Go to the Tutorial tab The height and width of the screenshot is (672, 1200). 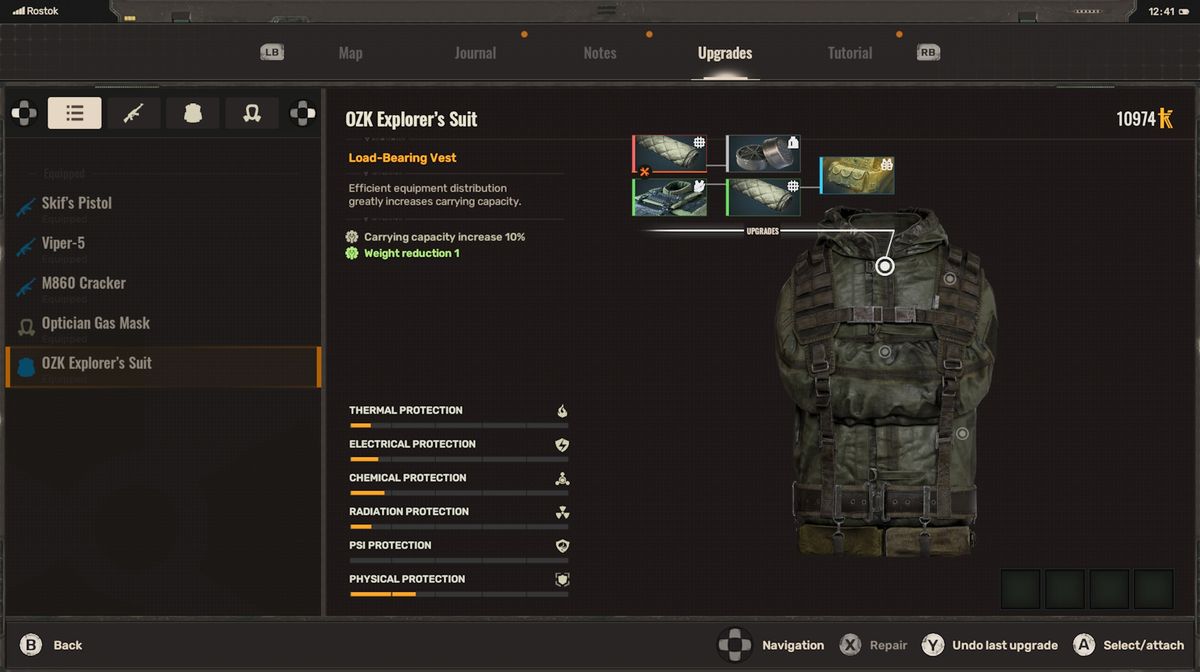click(x=849, y=53)
